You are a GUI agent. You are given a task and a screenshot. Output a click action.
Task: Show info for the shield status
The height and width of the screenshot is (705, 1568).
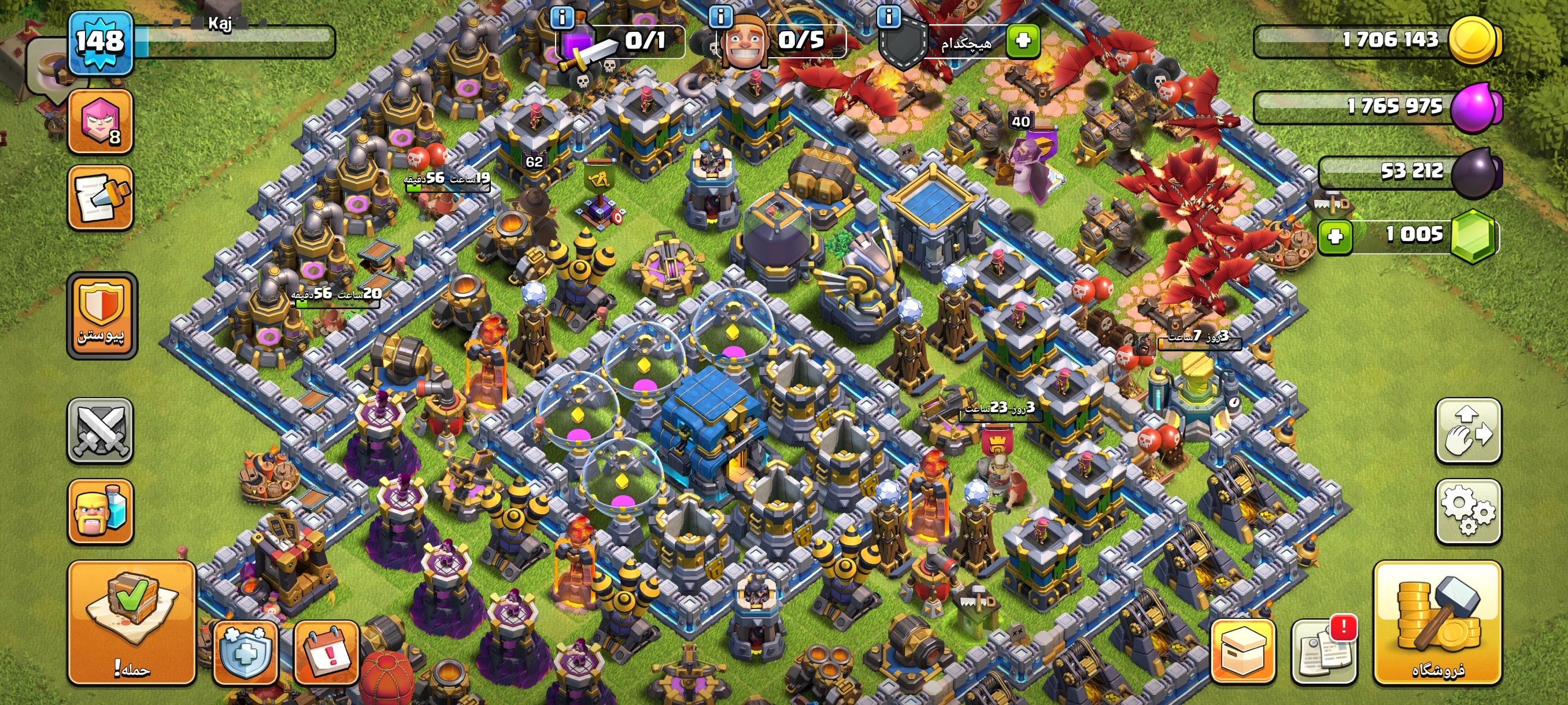pyautogui.click(x=889, y=16)
